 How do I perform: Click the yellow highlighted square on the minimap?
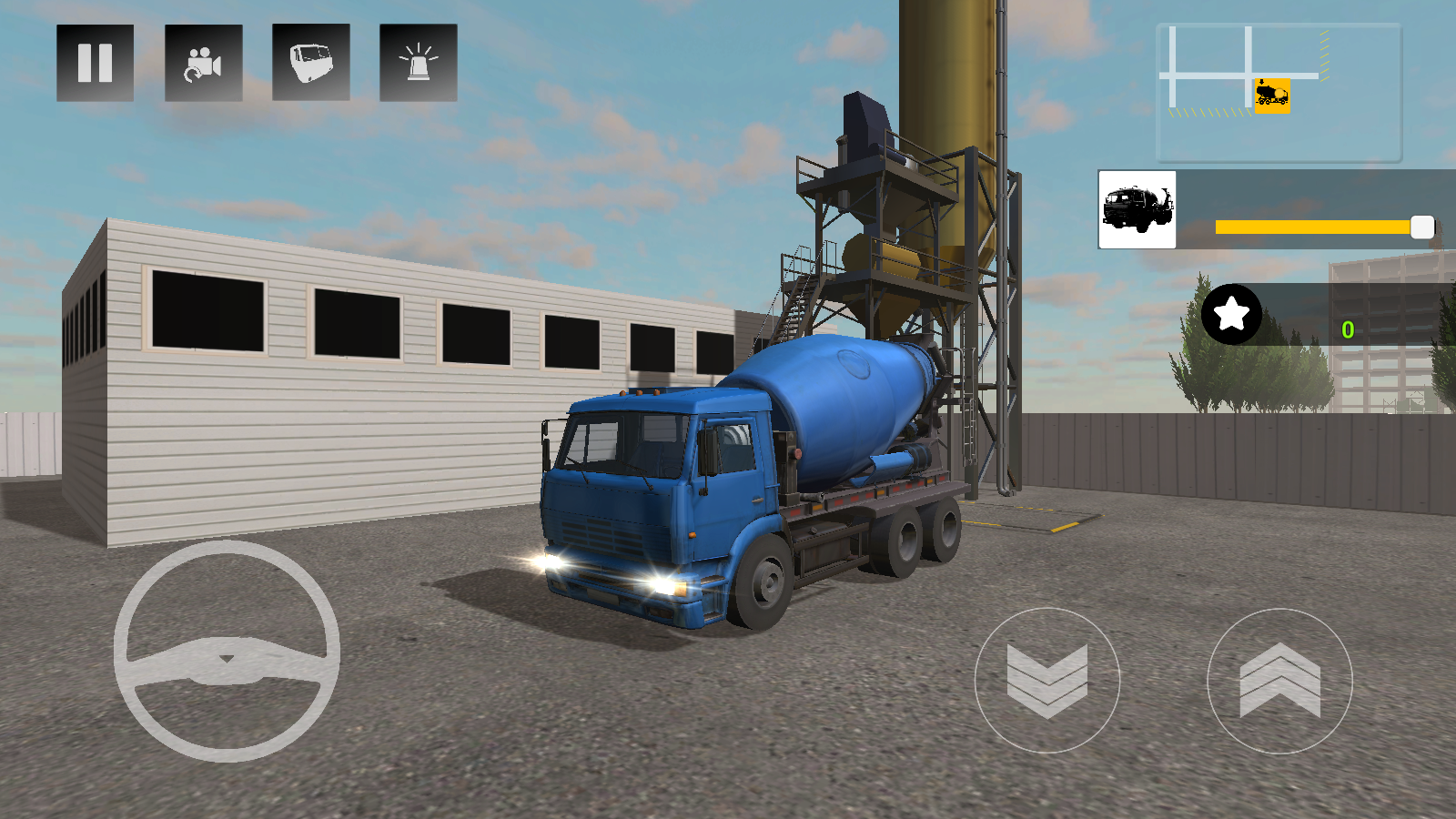[x=1271, y=96]
